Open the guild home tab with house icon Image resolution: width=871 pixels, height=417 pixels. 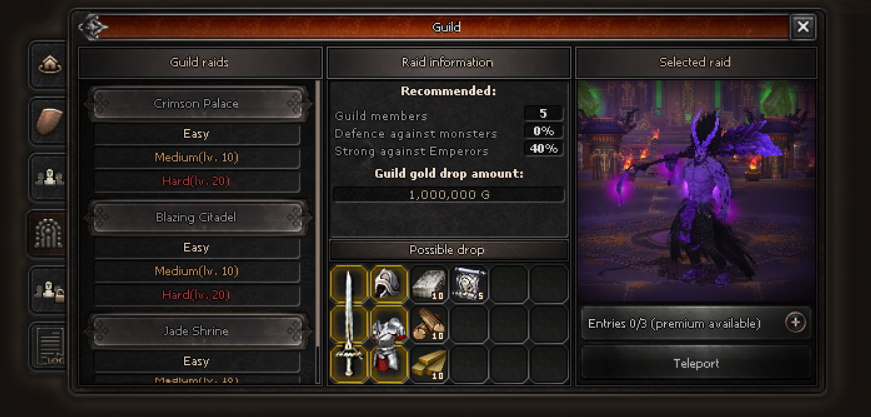click(50, 65)
